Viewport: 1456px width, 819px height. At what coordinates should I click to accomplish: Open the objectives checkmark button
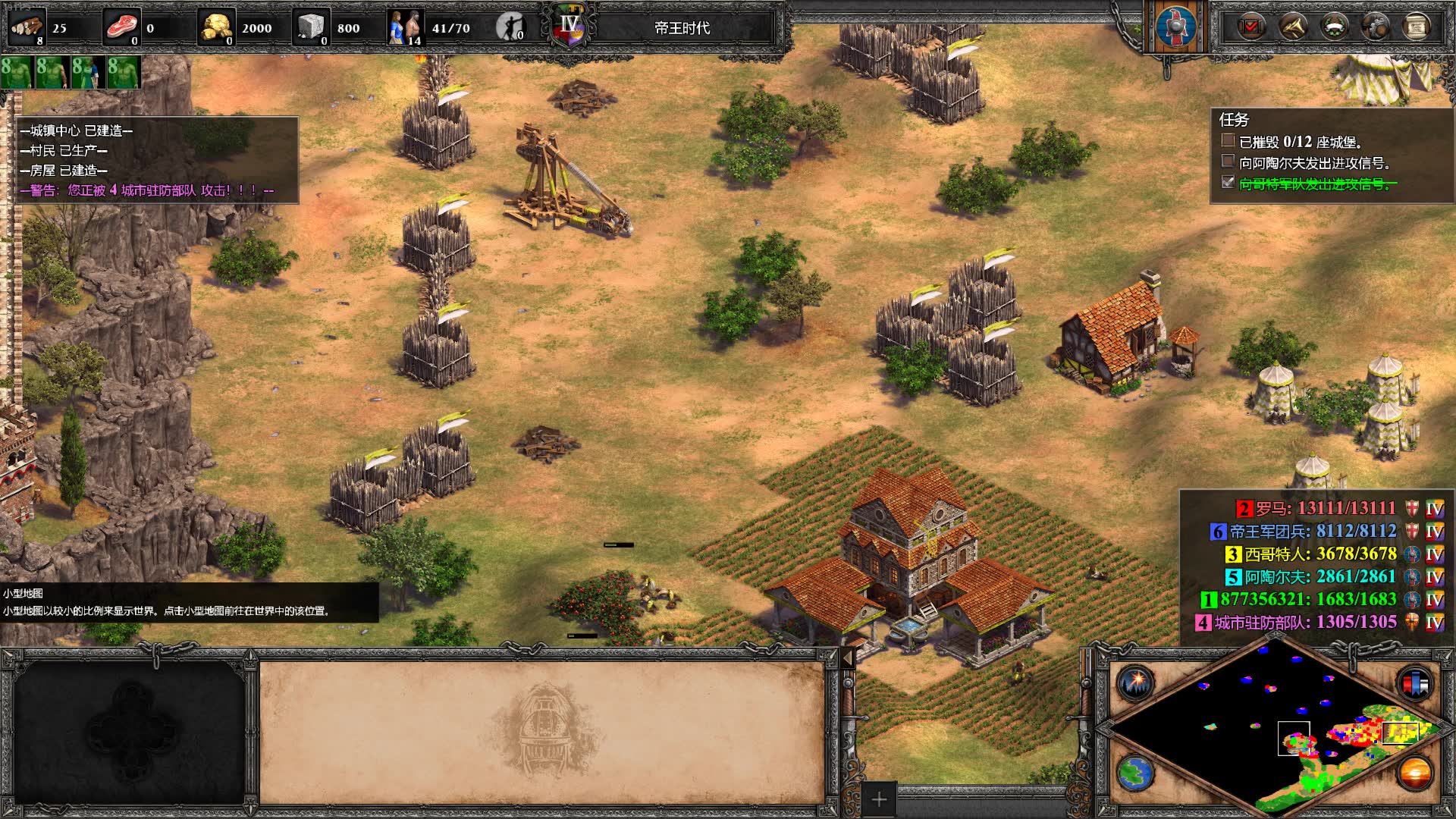click(1251, 27)
